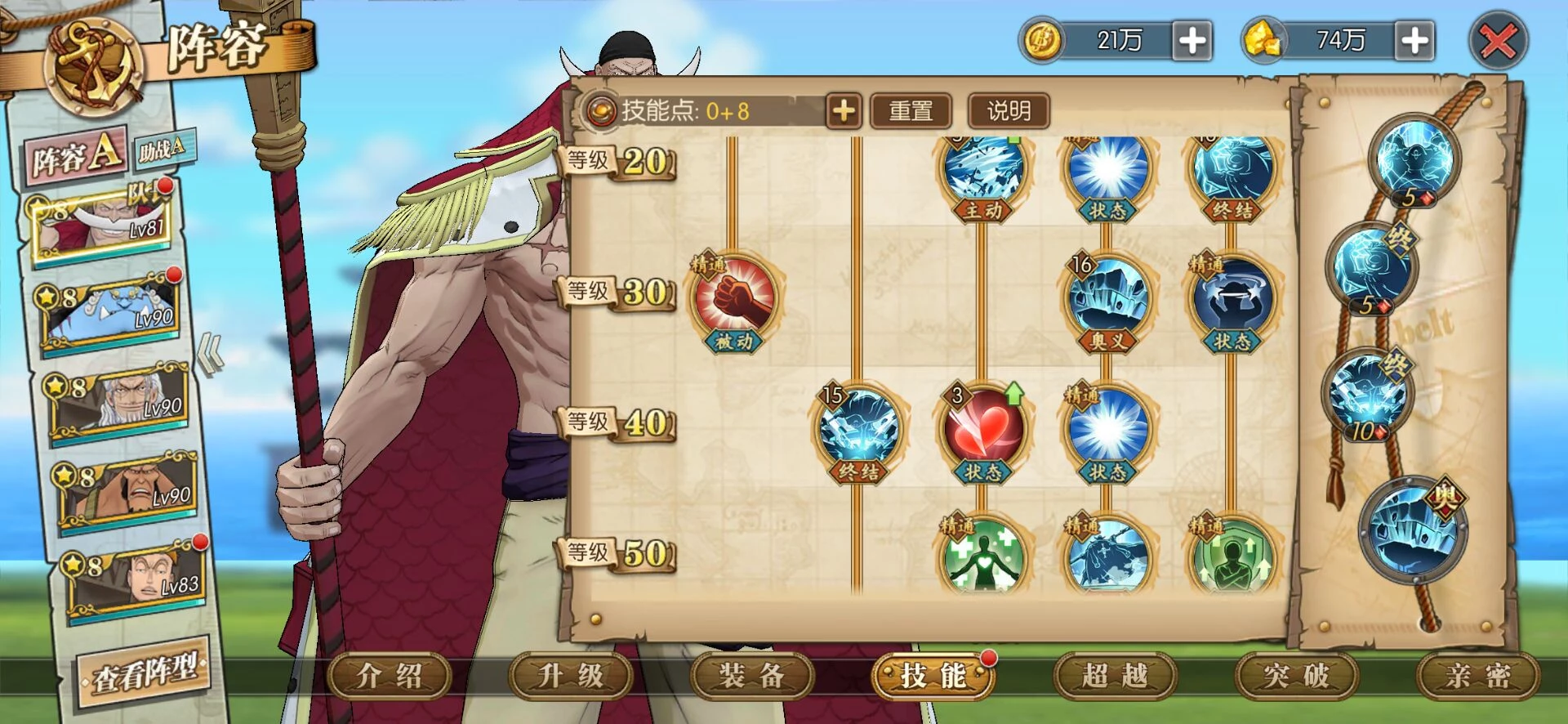Open the 超越 tab
Screen dimensions: 1568x724
(x=1115, y=677)
